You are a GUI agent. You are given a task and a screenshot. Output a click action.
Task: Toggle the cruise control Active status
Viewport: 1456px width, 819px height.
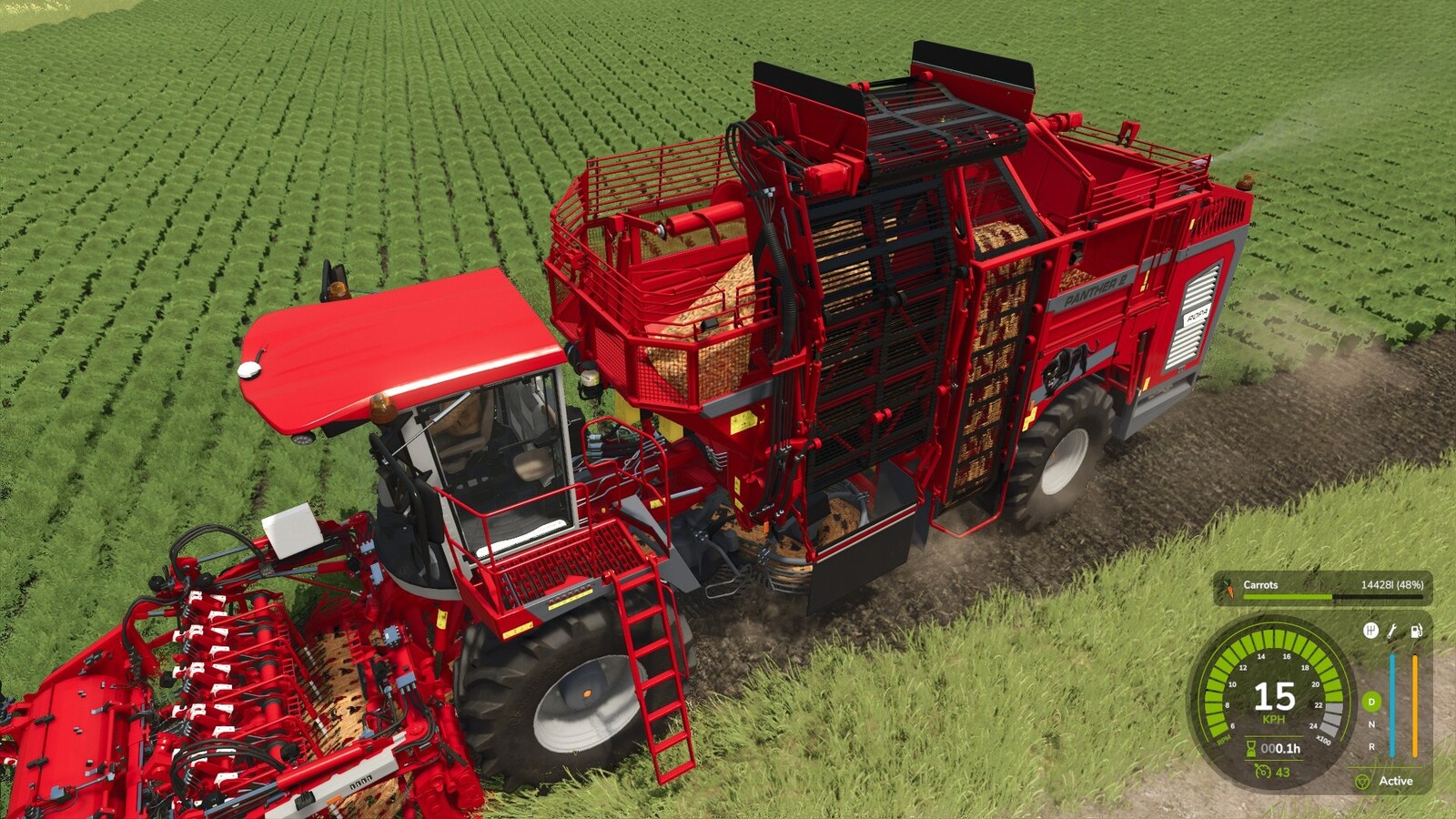1396,781
